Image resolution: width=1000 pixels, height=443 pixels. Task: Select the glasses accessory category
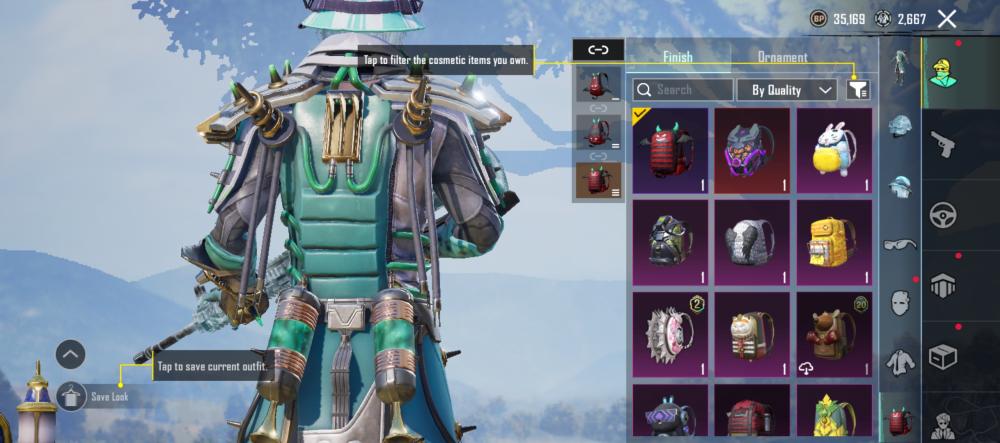point(900,244)
